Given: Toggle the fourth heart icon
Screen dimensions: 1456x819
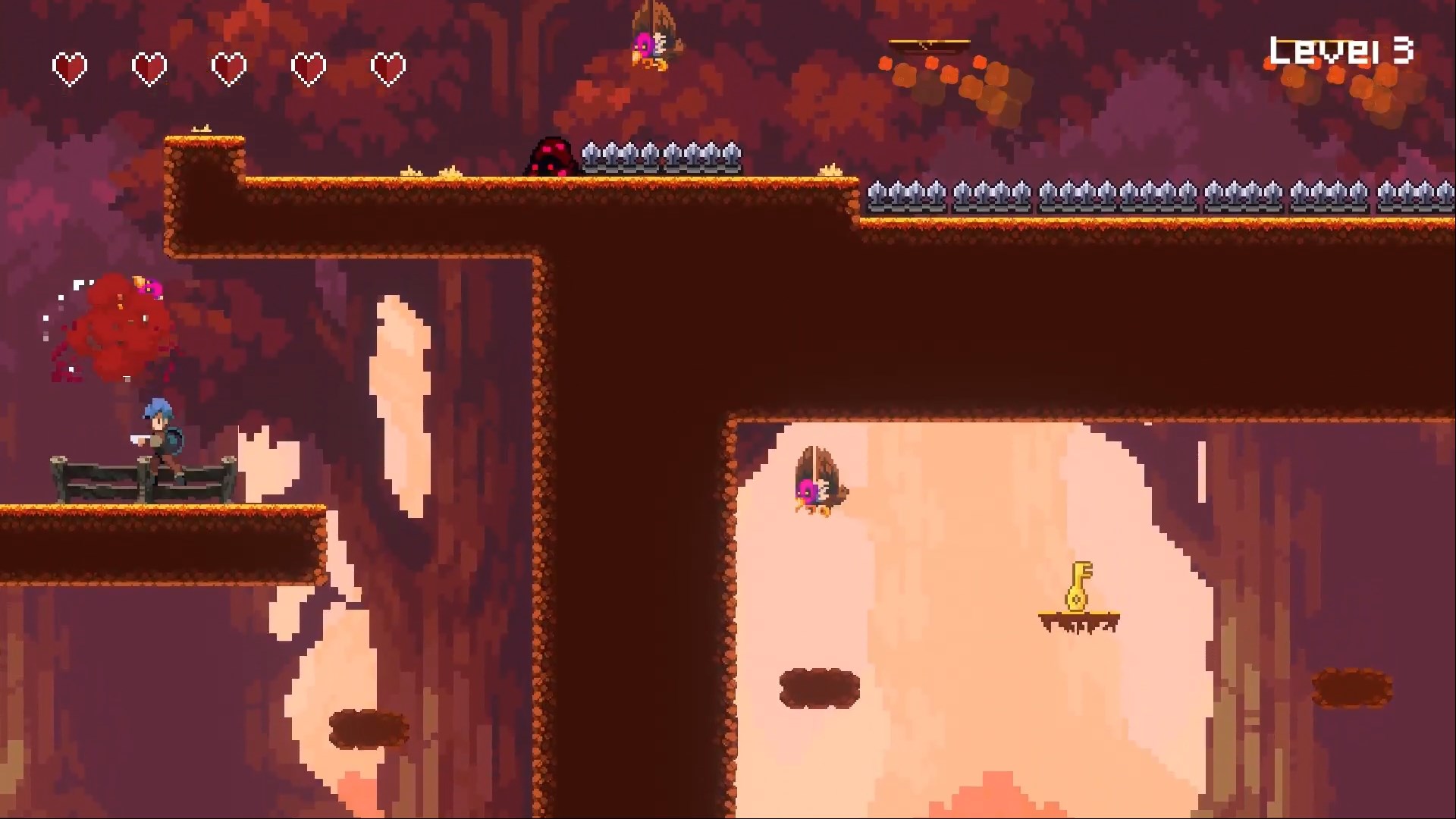Looking at the screenshot, I should pos(307,67).
